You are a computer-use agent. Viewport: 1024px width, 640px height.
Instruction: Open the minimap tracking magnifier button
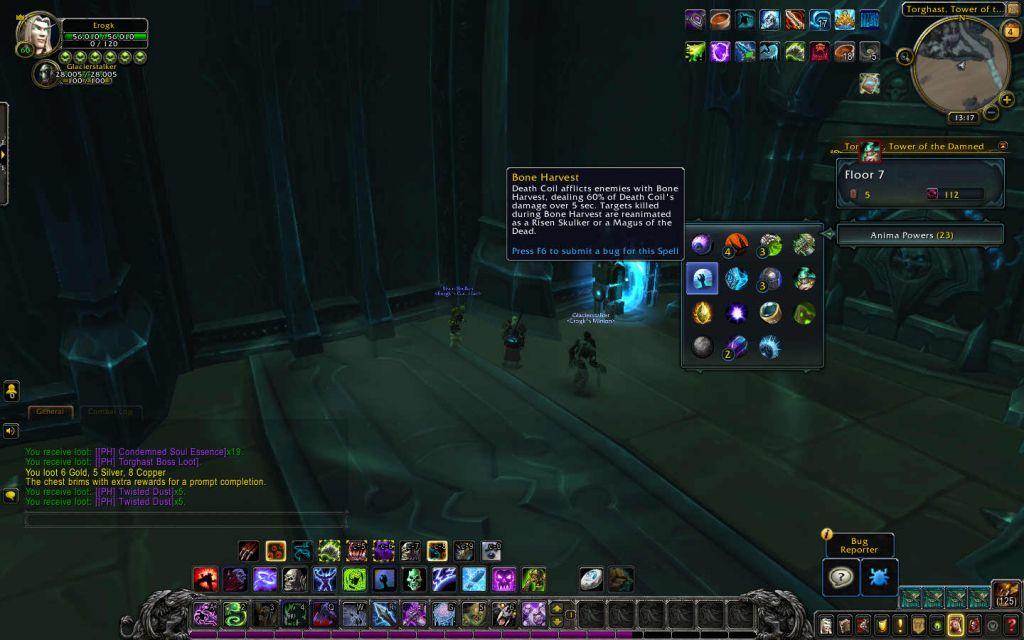(x=907, y=57)
